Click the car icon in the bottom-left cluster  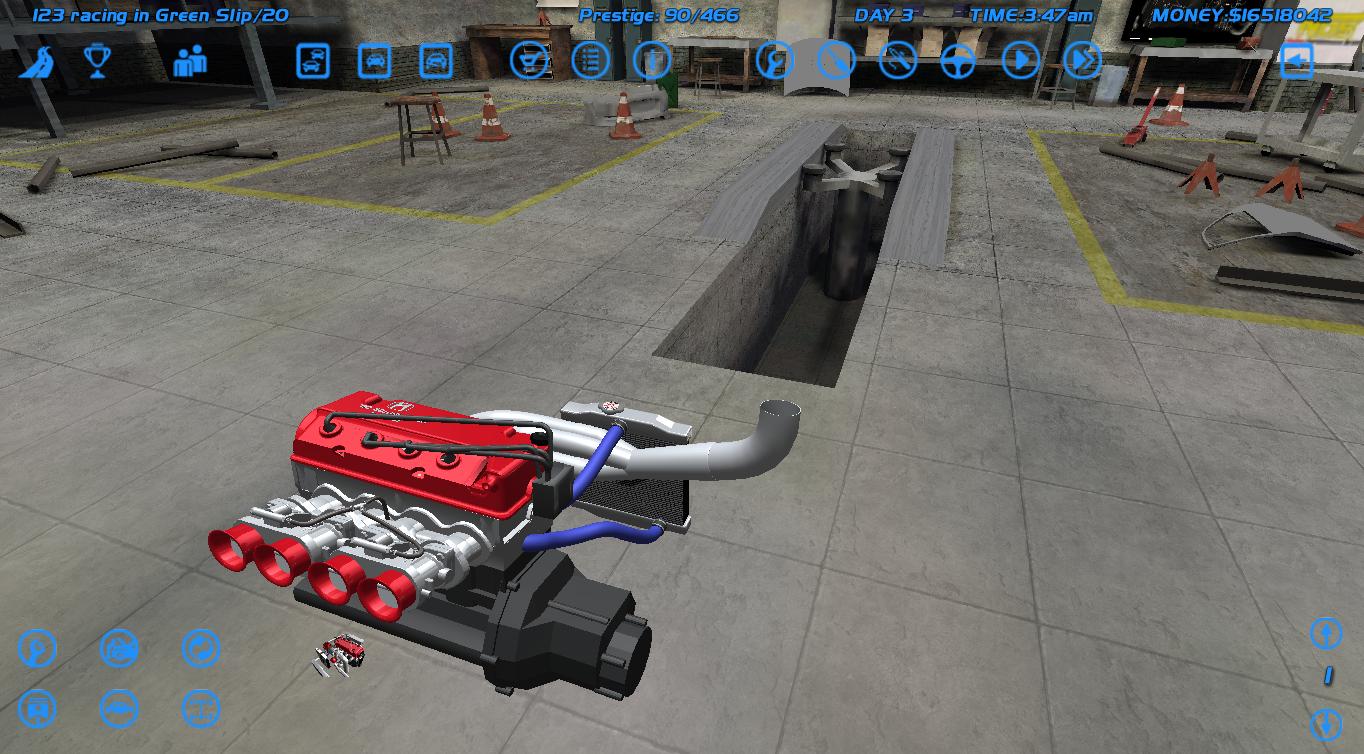point(120,710)
